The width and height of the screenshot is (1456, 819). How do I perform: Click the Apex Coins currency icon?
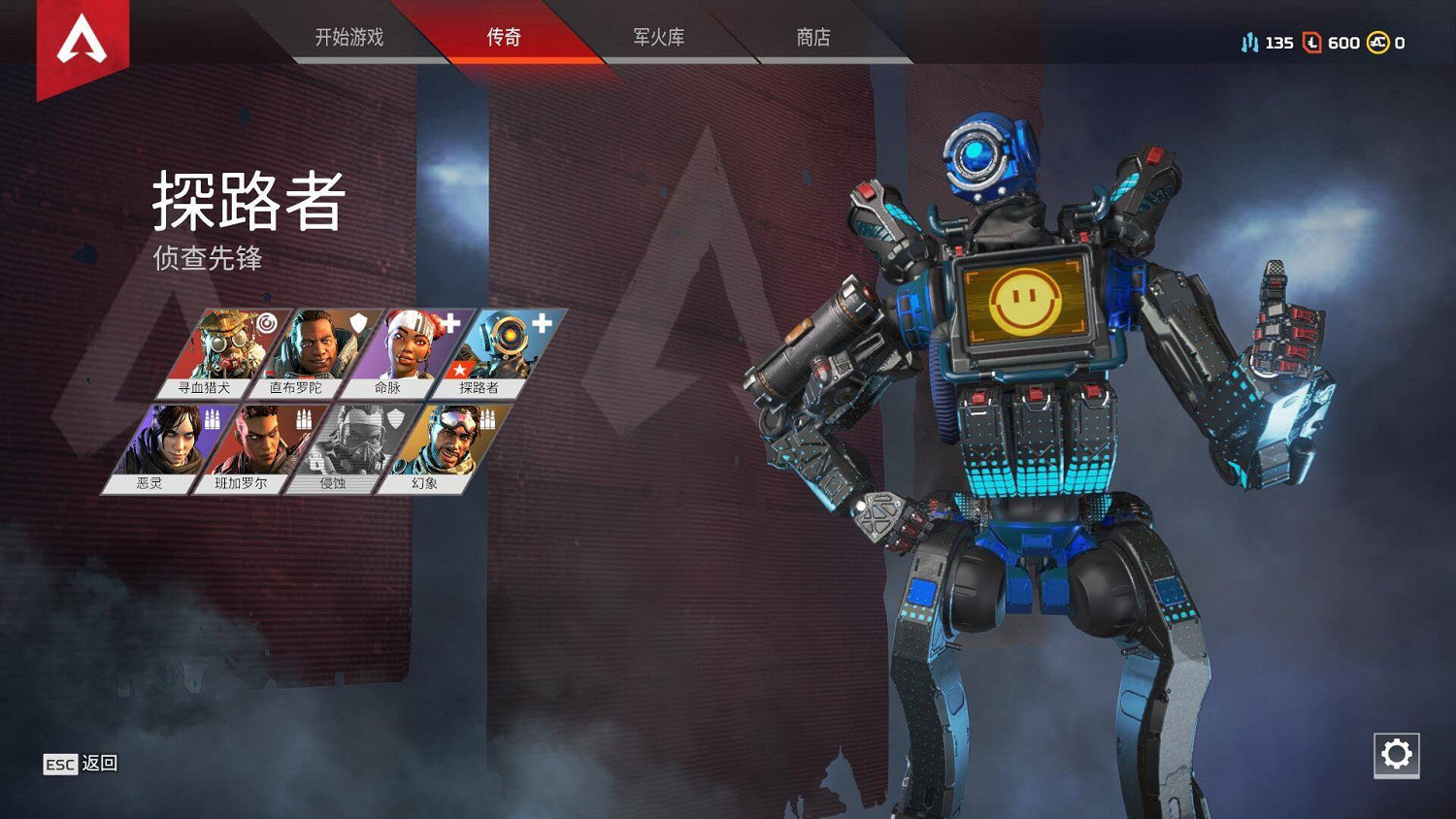point(1378,43)
